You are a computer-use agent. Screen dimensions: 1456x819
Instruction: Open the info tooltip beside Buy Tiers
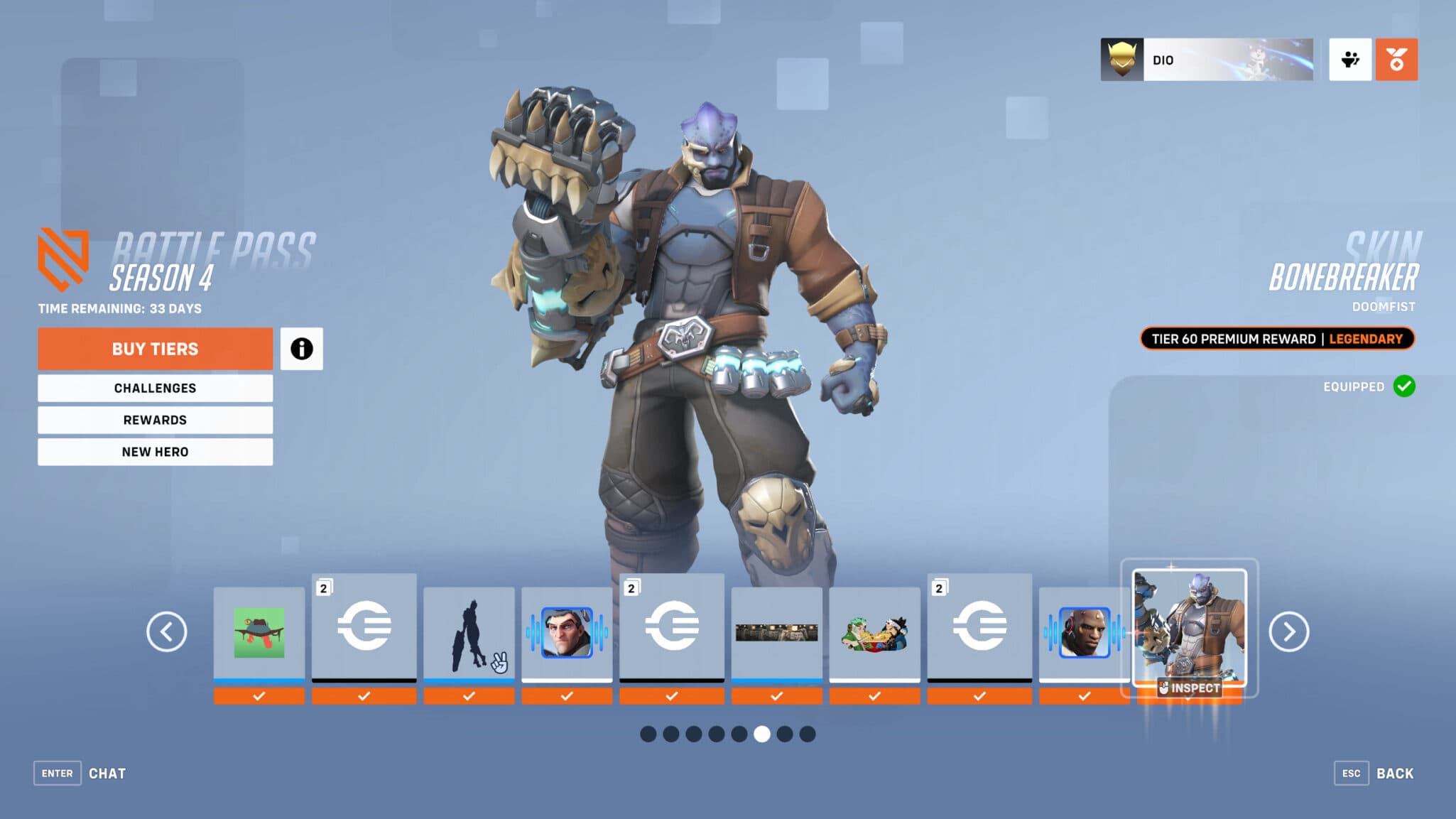point(303,348)
